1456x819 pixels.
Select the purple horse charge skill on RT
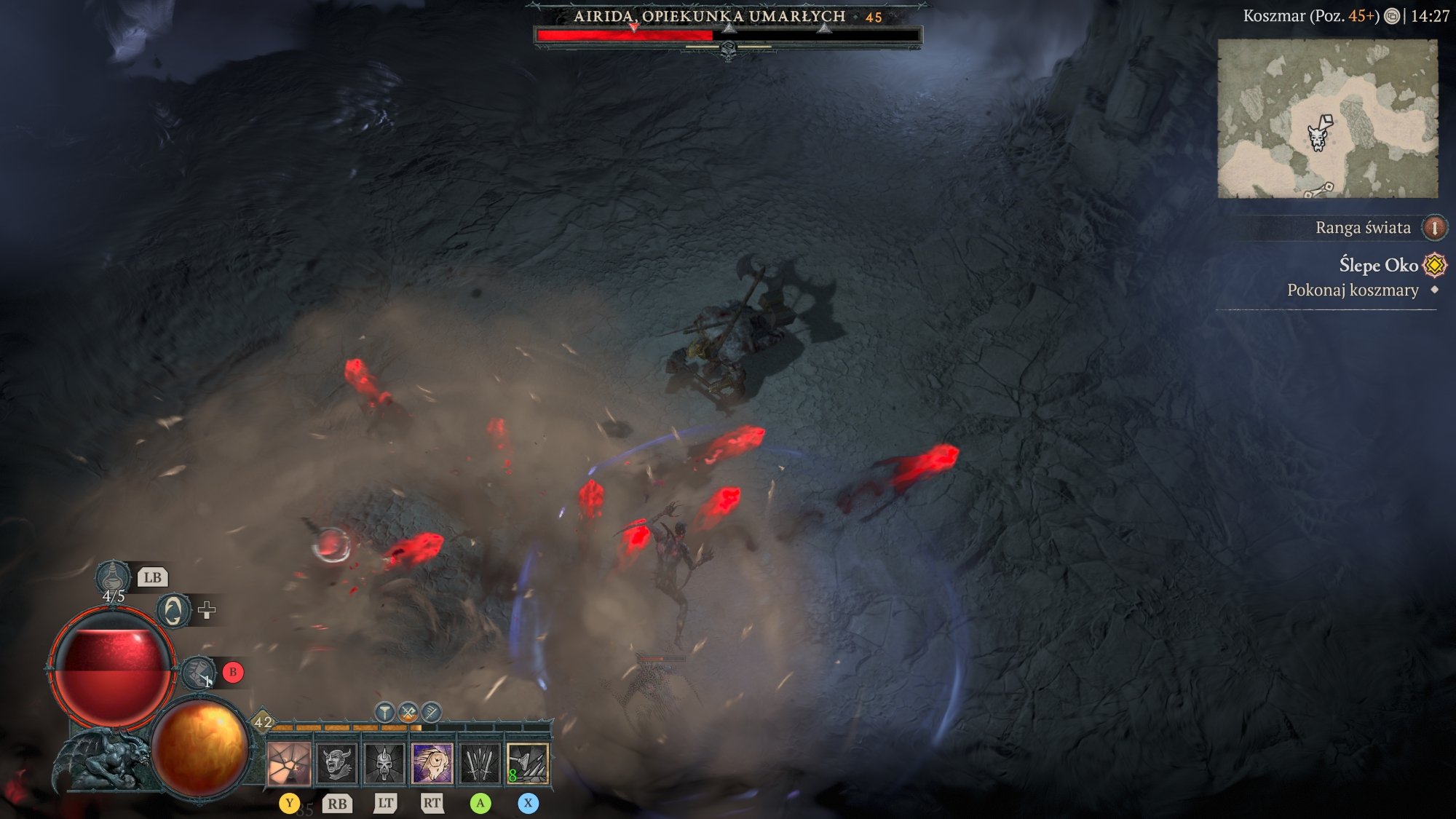coord(432,765)
